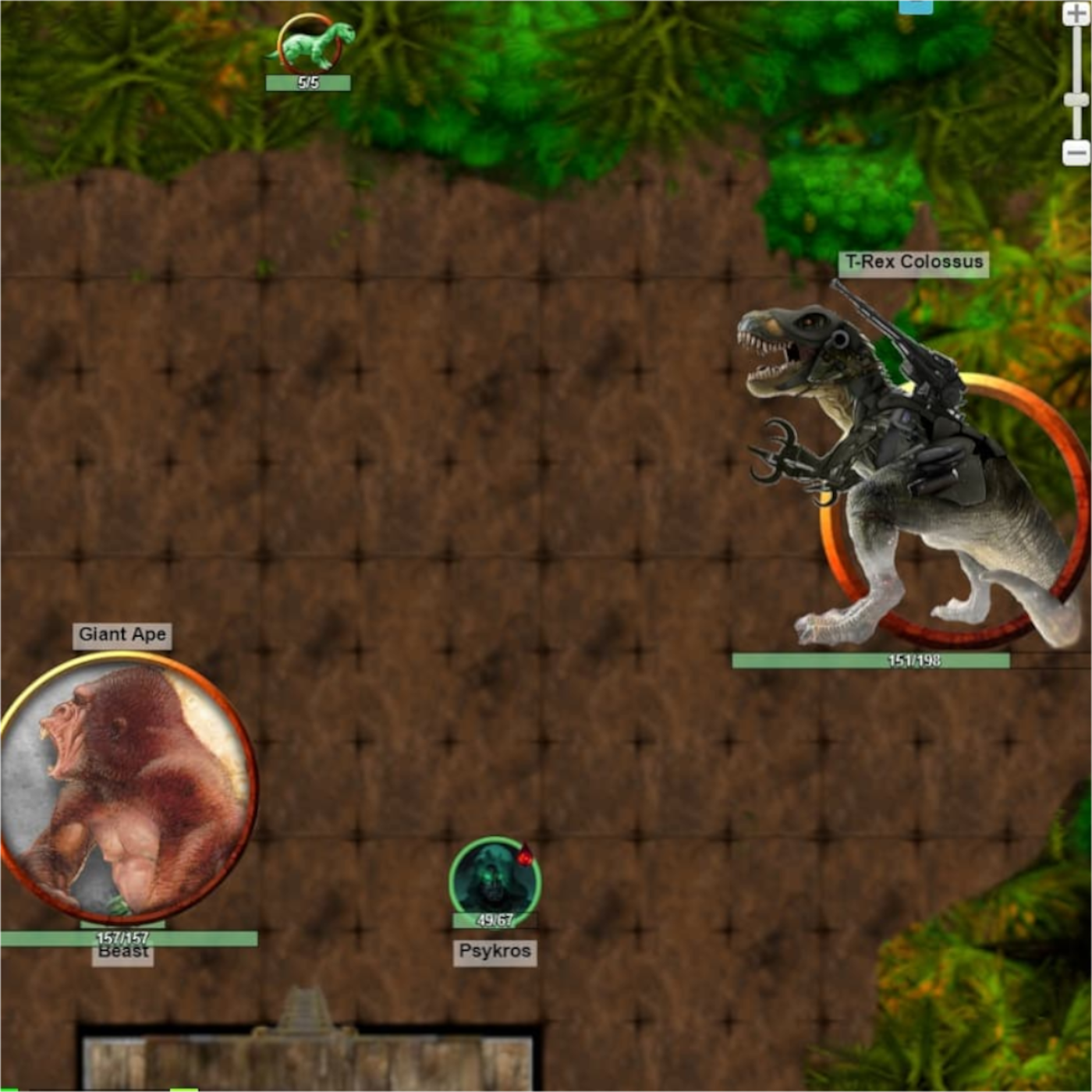The width and height of the screenshot is (1092, 1092).
Task: Click the Beast label below the ape token
Action: (x=123, y=952)
